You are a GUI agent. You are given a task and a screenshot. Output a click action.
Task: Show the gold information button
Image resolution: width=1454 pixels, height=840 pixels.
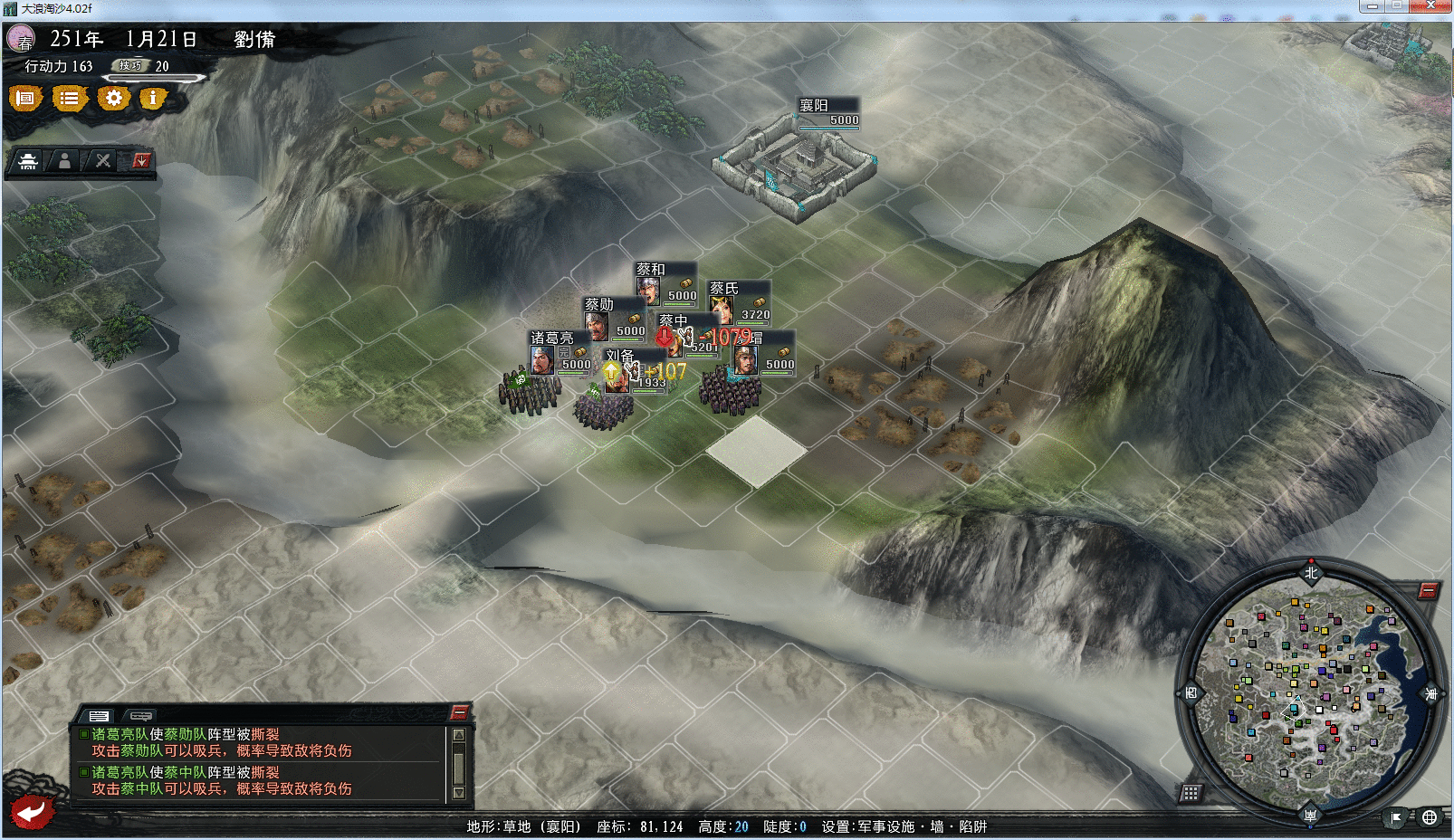coord(153,98)
